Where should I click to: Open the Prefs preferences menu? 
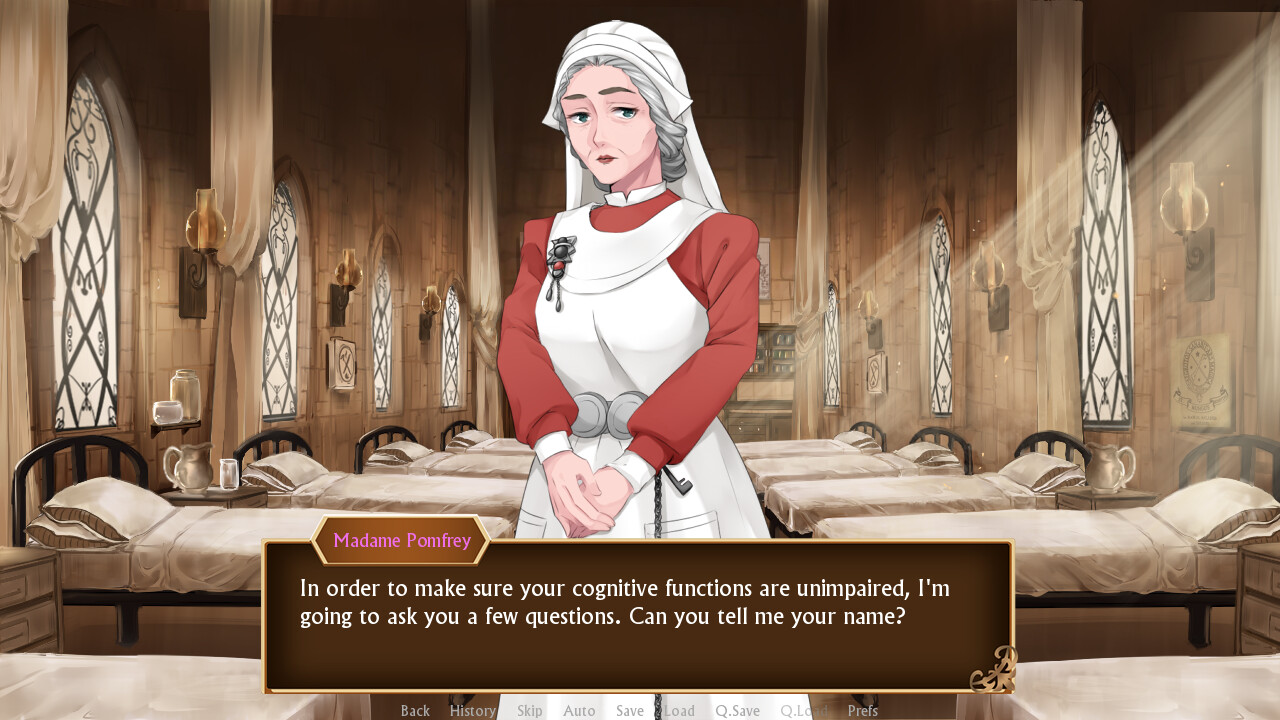tap(862, 710)
